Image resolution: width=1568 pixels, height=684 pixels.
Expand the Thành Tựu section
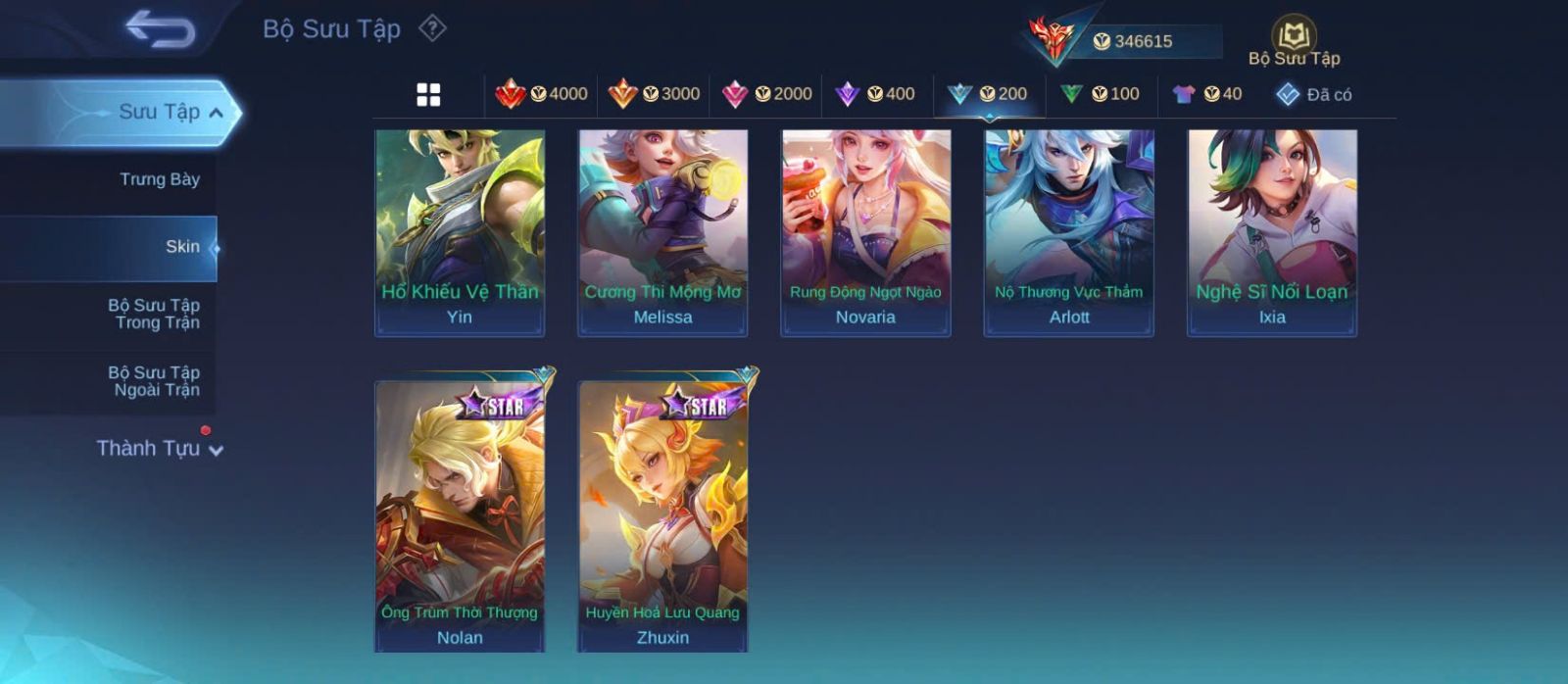click(x=159, y=449)
